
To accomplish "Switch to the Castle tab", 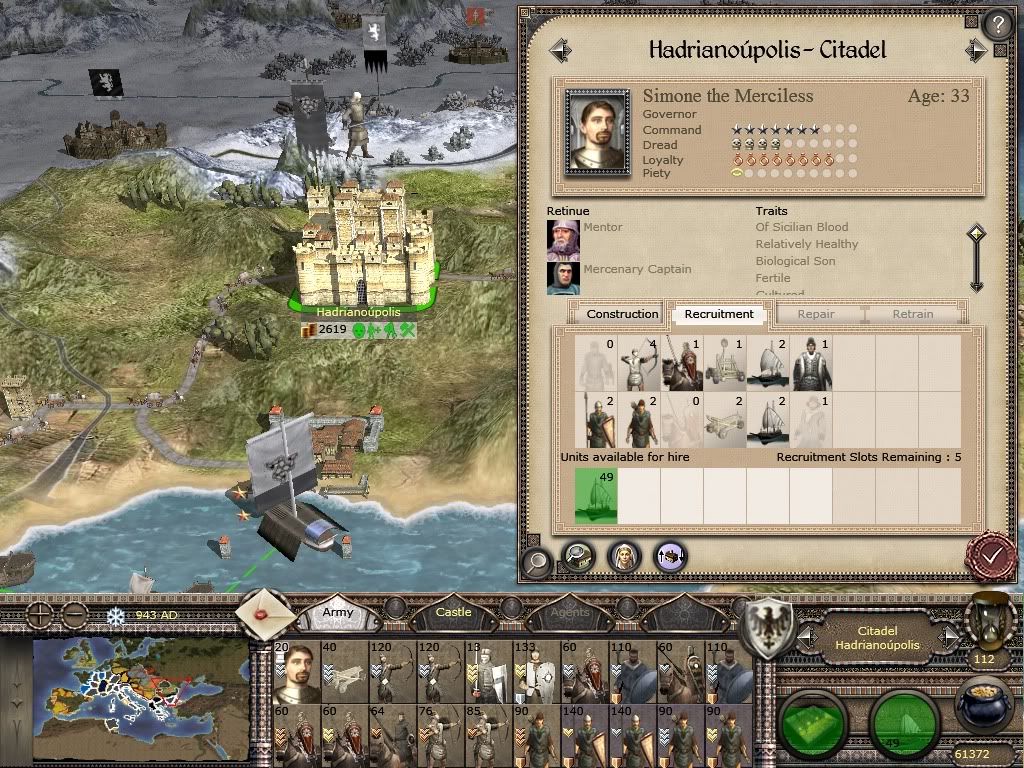I will (x=453, y=611).
